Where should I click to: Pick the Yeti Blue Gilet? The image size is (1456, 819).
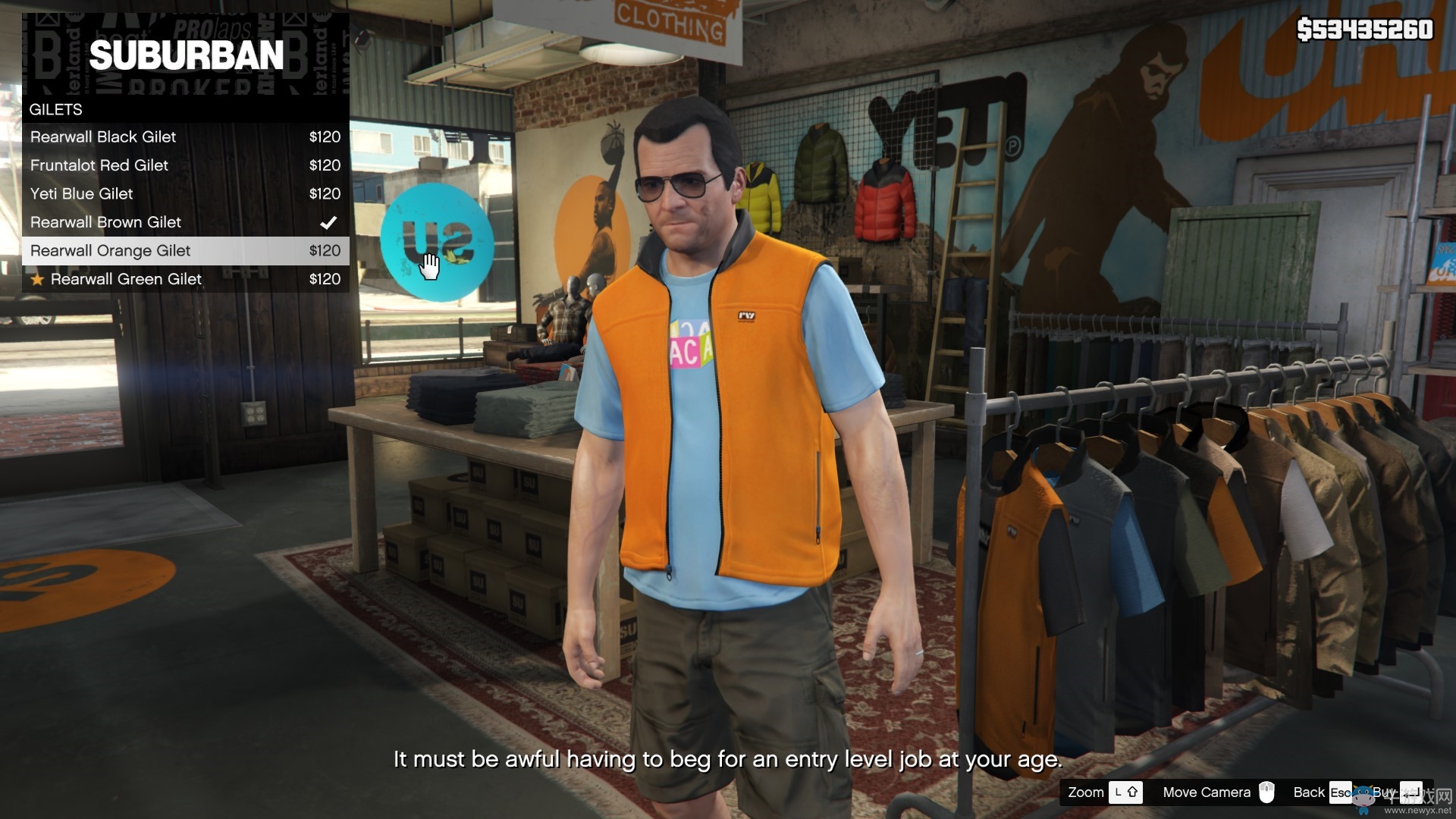[x=185, y=194]
